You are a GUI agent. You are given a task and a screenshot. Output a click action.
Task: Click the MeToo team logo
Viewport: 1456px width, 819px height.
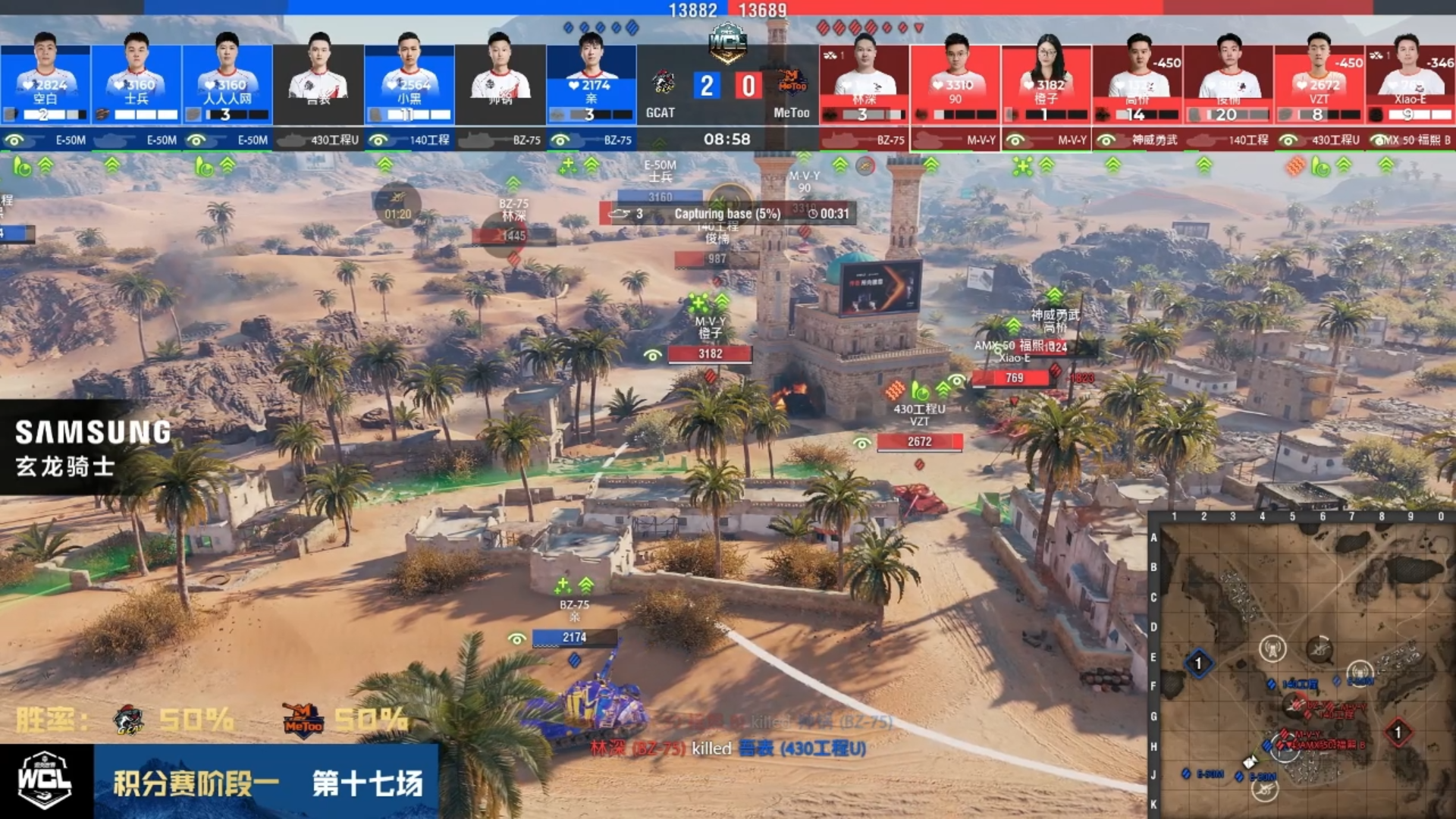pyautogui.click(x=792, y=82)
